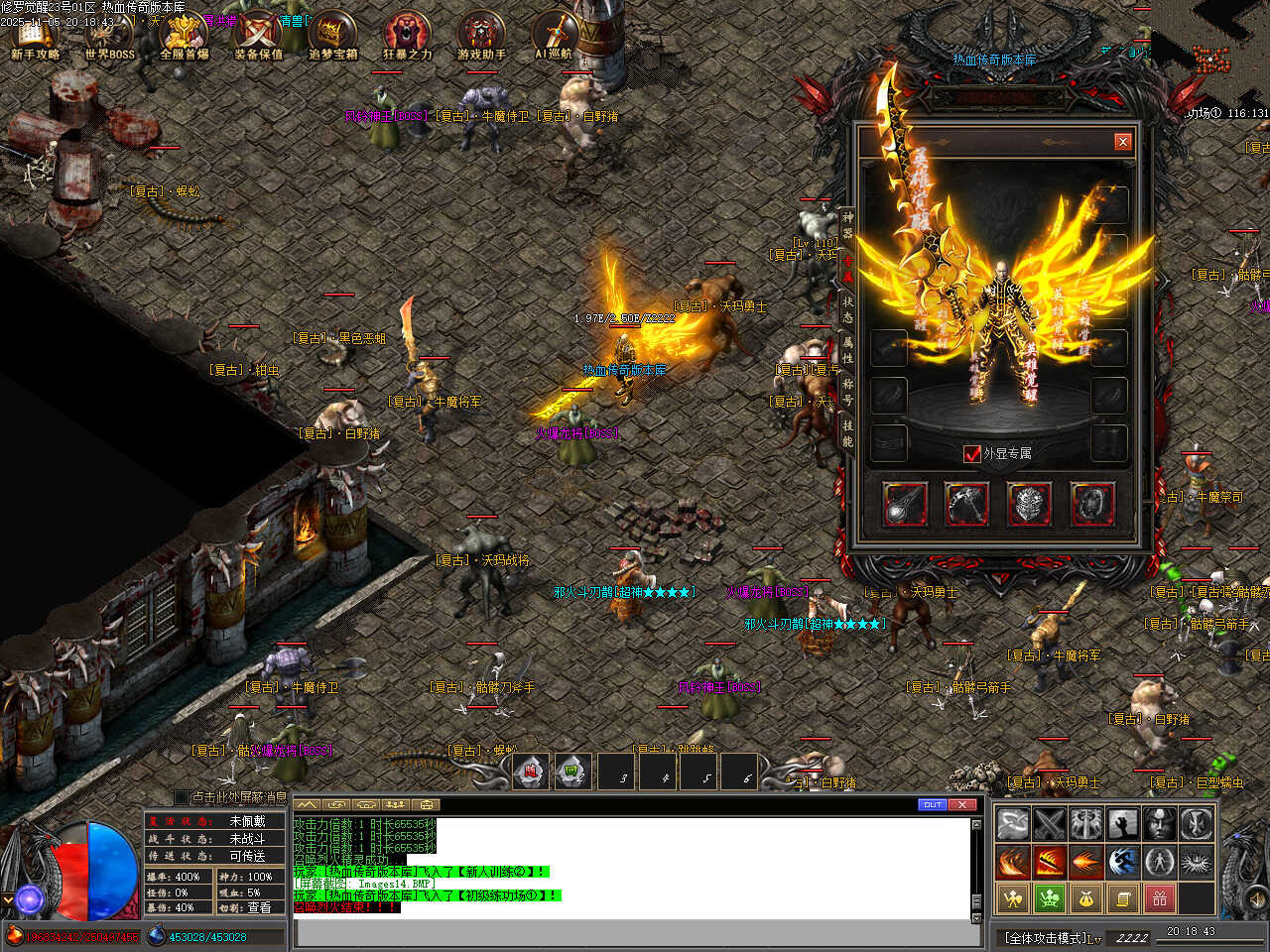Screen dimensions: 1270x952
Task: Toggle the 点击此处屏蔽消息 checkbox
Action: (x=181, y=796)
